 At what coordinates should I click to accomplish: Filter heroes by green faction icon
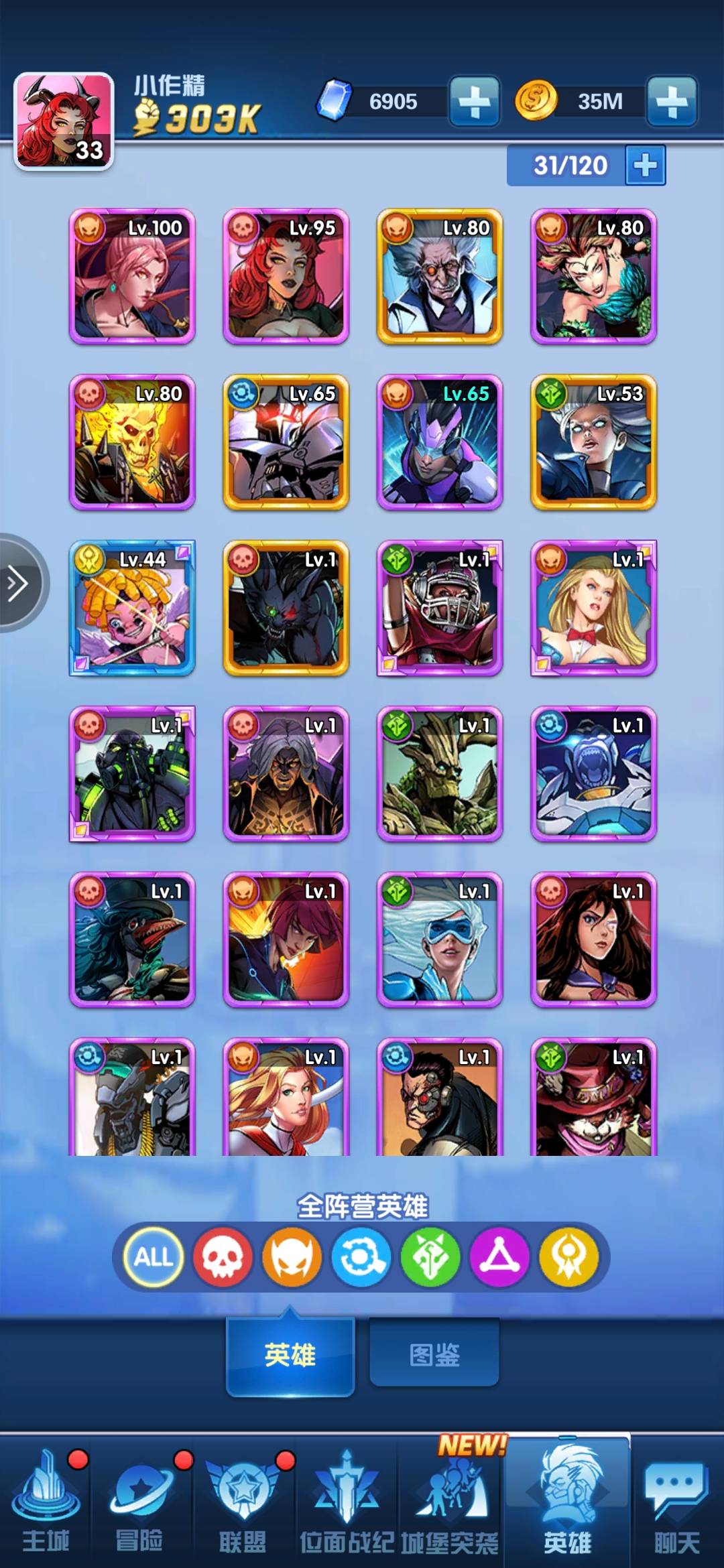coord(430,1257)
